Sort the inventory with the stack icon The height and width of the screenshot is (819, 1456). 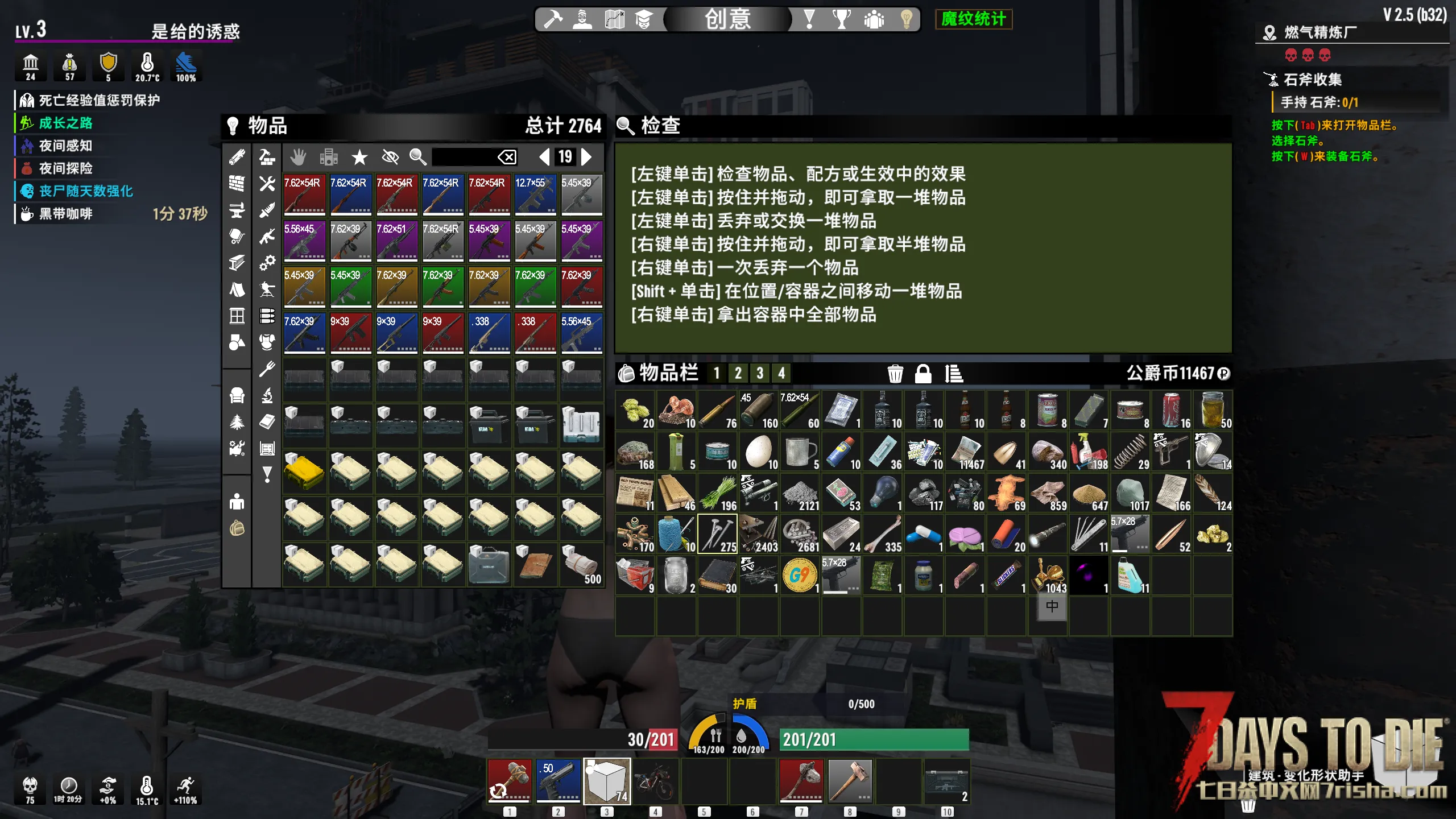[x=953, y=374]
